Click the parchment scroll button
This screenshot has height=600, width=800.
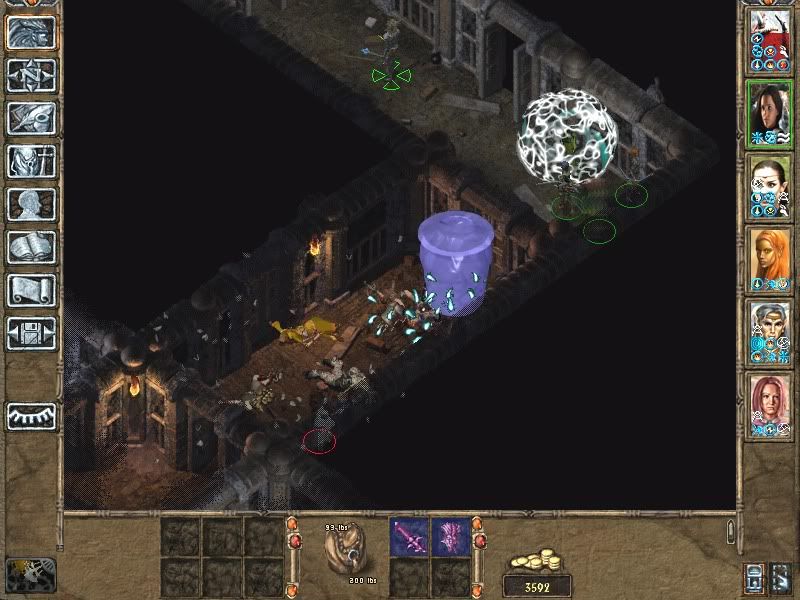(30, 290)
